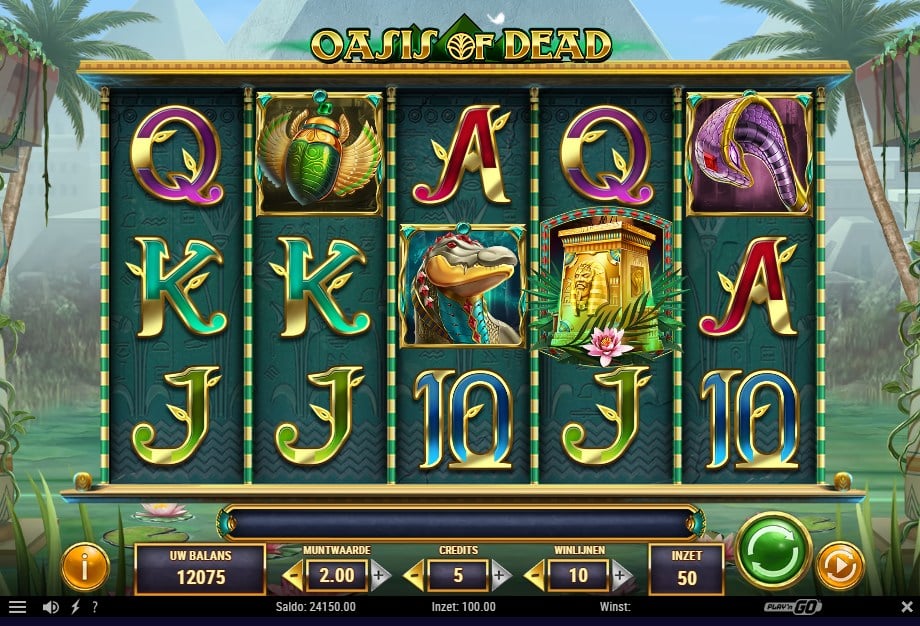Decrease the Muntwaarde coin value

[x=292, y=575]
